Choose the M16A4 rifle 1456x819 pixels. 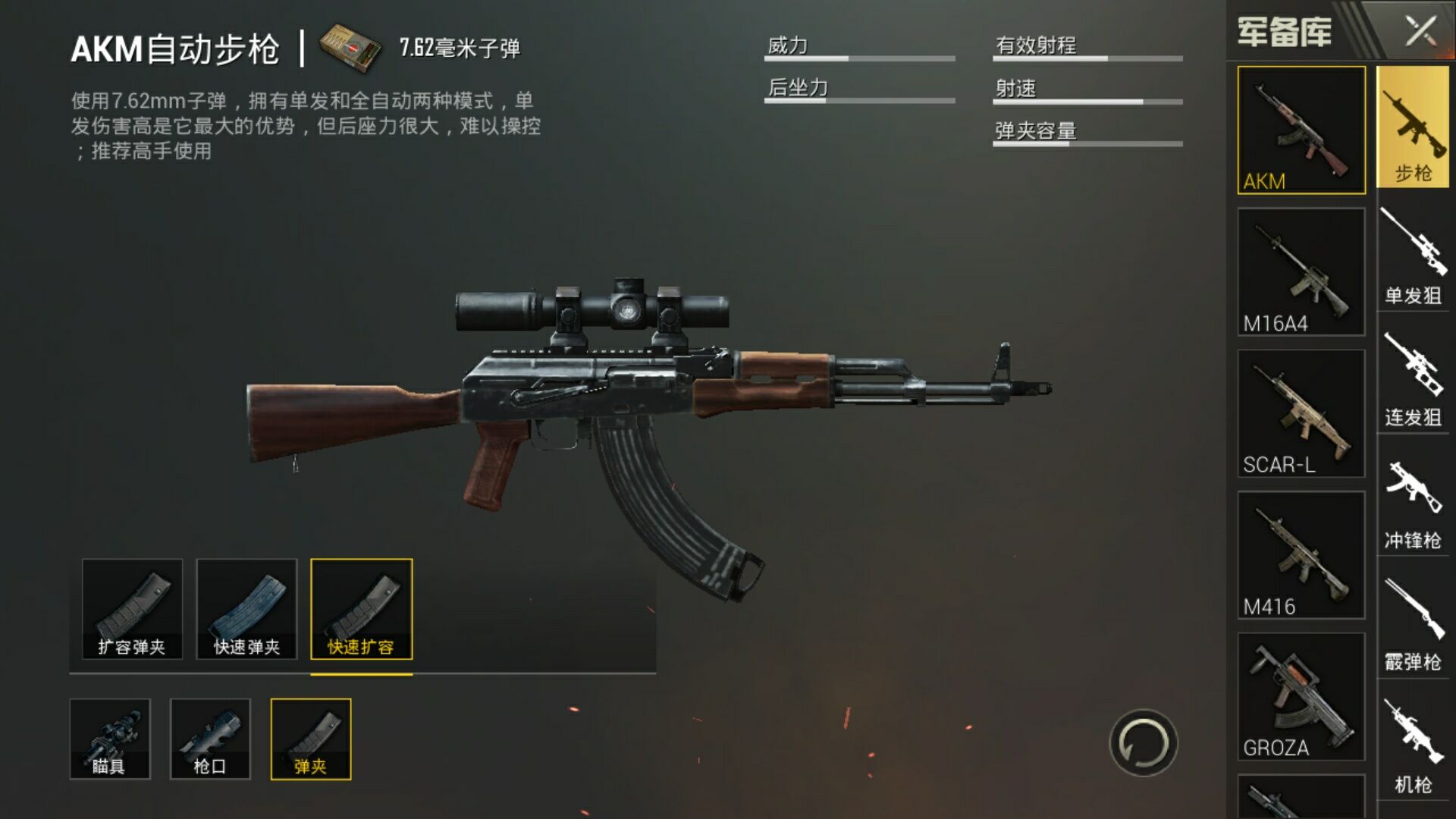[x=1301, y=271]
